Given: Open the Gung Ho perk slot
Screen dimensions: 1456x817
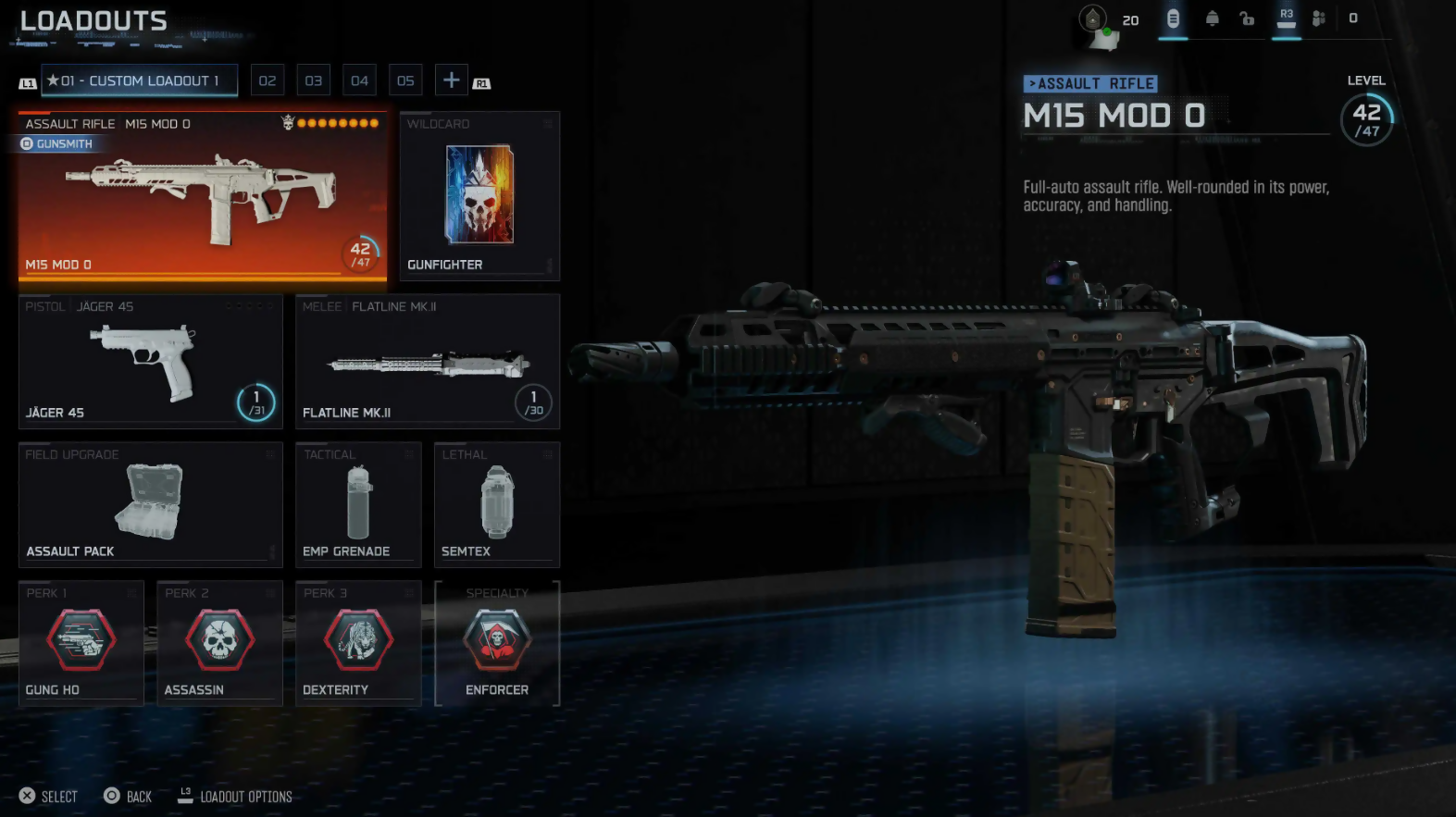Looking at the screenshot, I should tap(81, 644).
